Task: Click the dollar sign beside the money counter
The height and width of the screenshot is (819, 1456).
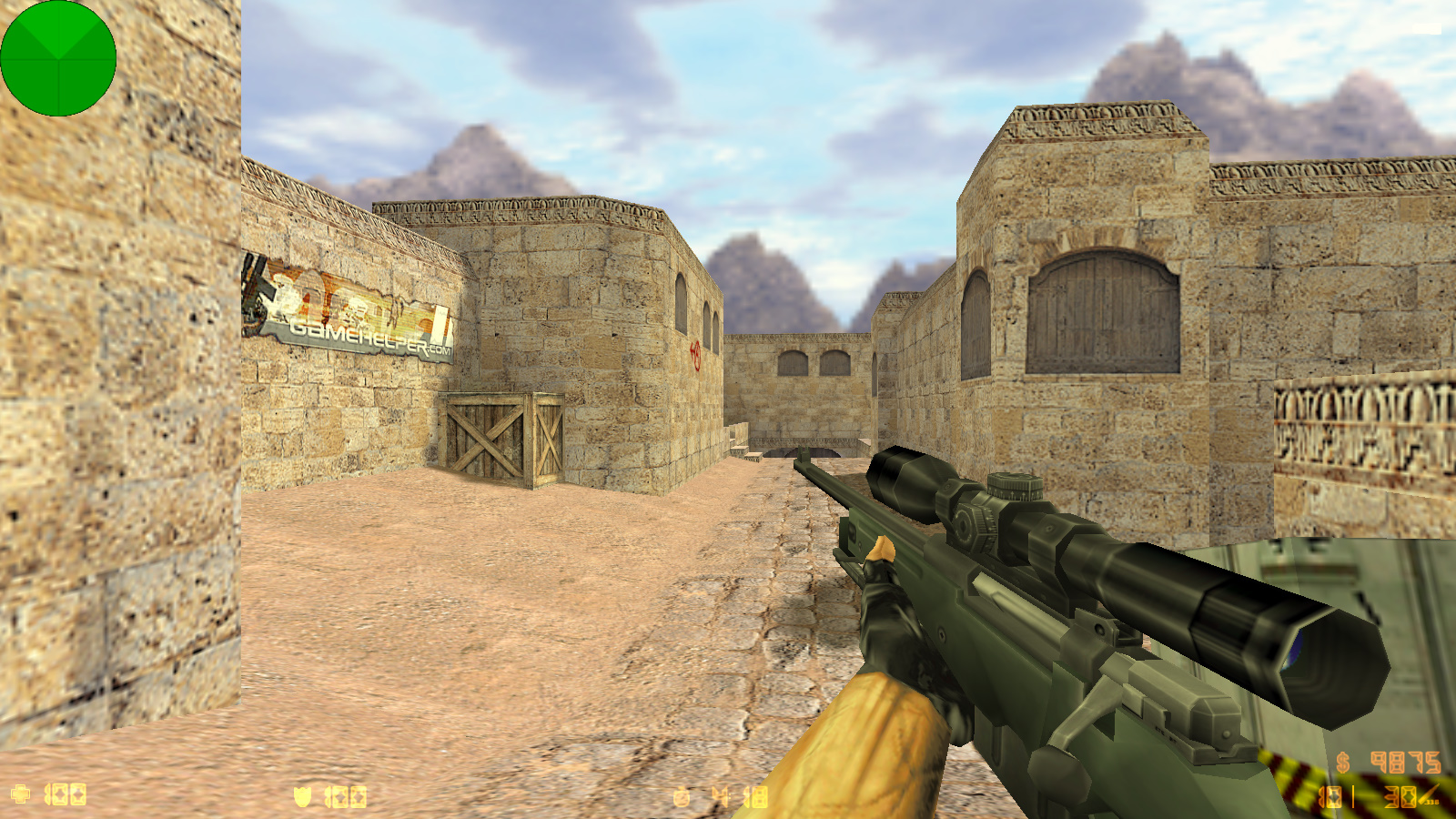Action: coord(1342,763)
